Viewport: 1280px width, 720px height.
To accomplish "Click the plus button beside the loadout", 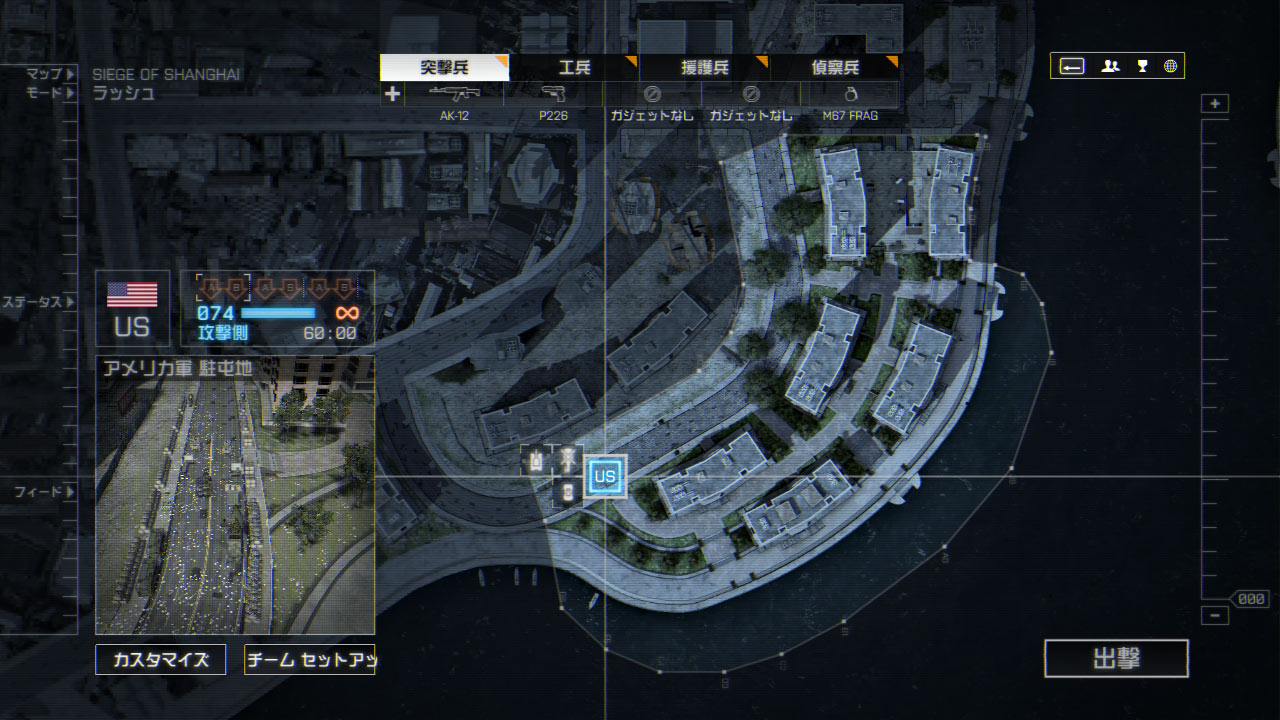I will coord(392,94).
